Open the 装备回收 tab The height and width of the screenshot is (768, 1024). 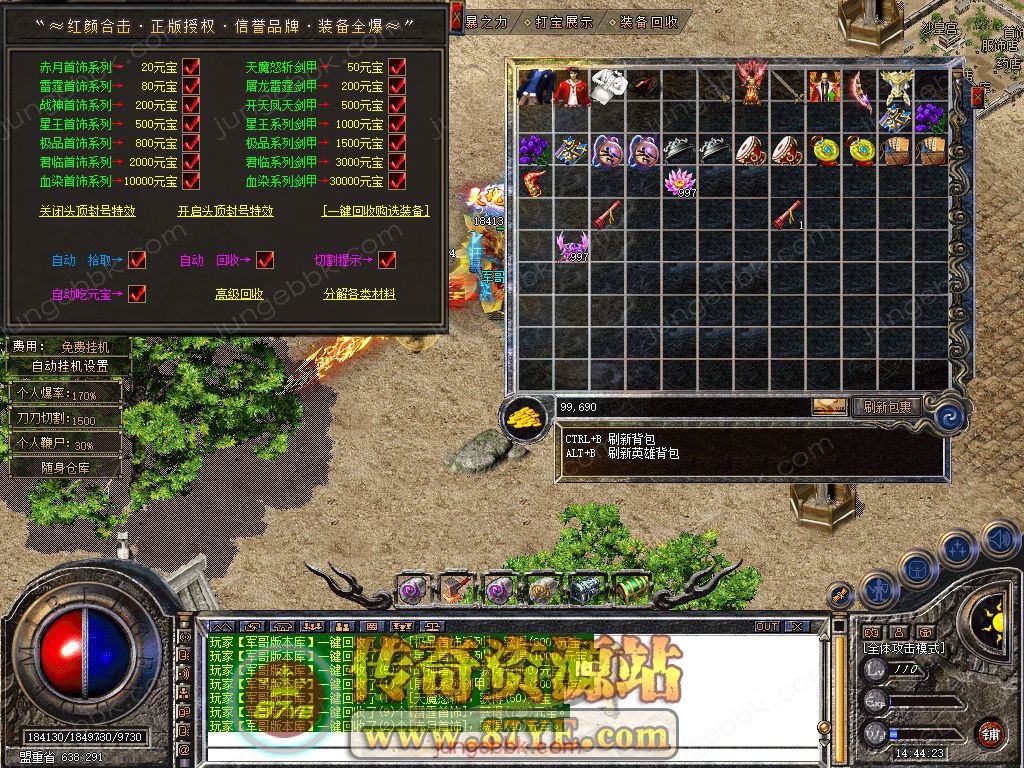pos(648,21)
